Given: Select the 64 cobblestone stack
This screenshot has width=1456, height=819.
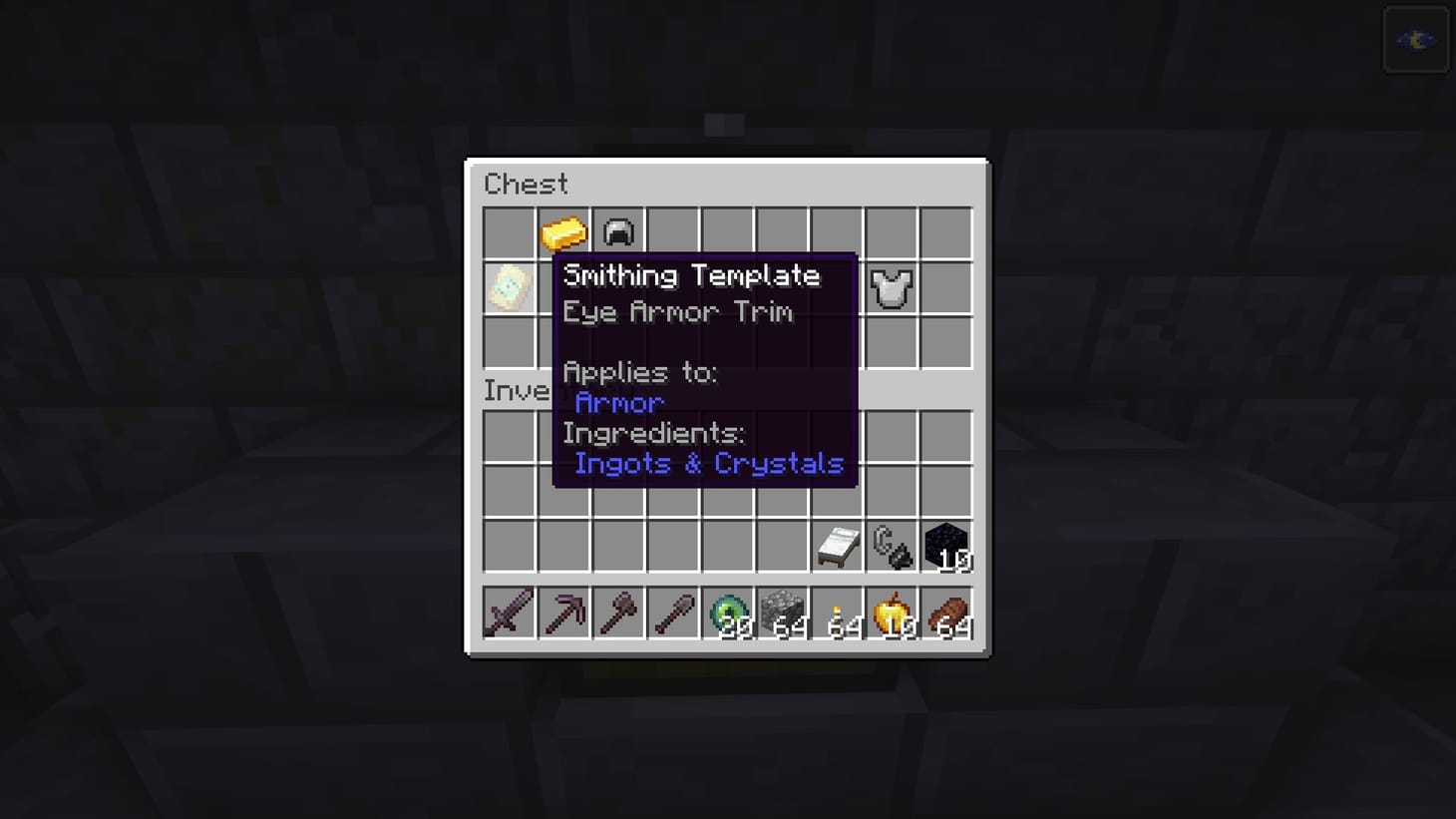Looking at the screenshot, I should pyautogui.click(x=782, y=613).
